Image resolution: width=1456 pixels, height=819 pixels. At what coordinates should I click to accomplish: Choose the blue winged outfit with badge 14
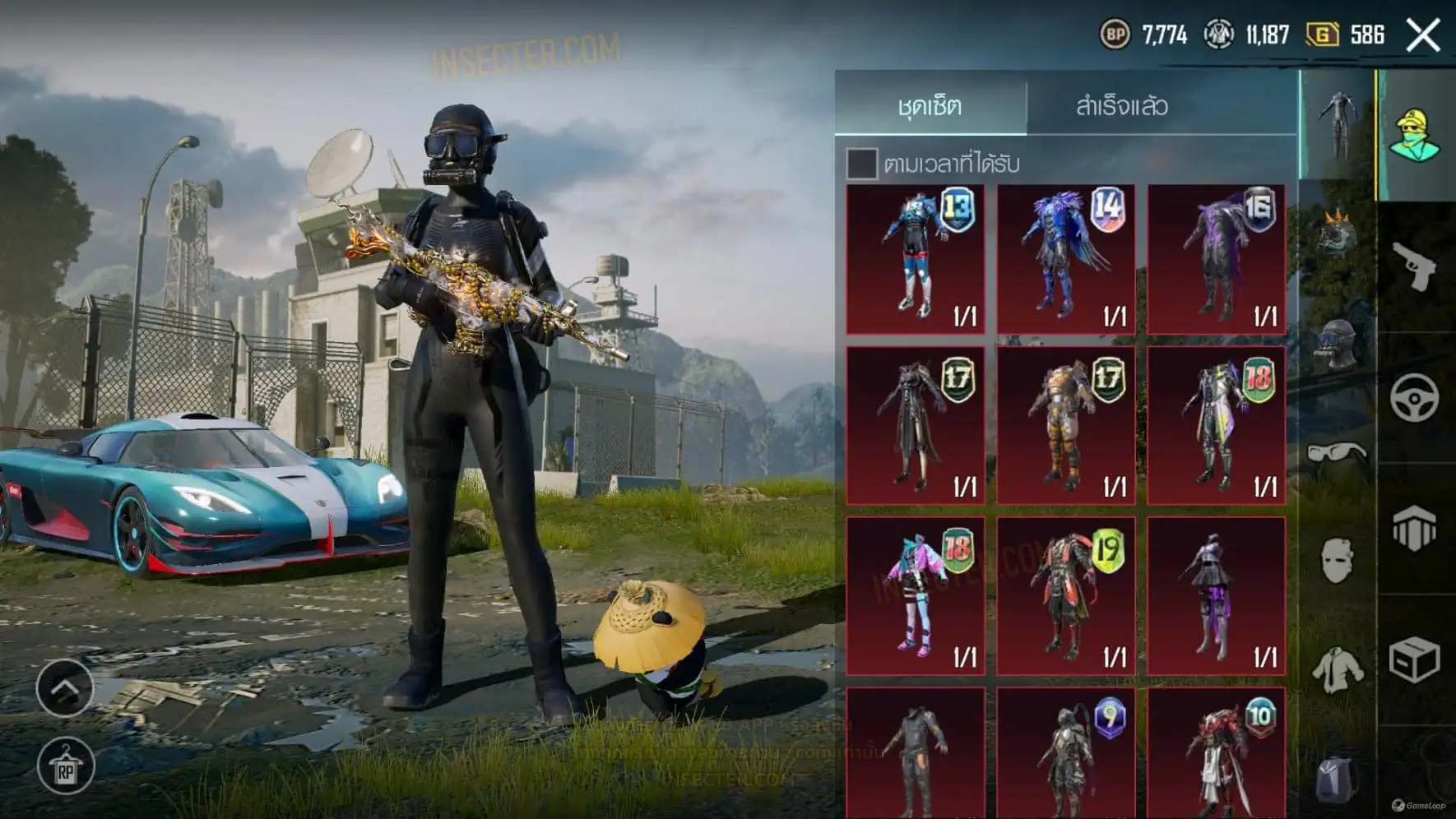[1066, 259]
